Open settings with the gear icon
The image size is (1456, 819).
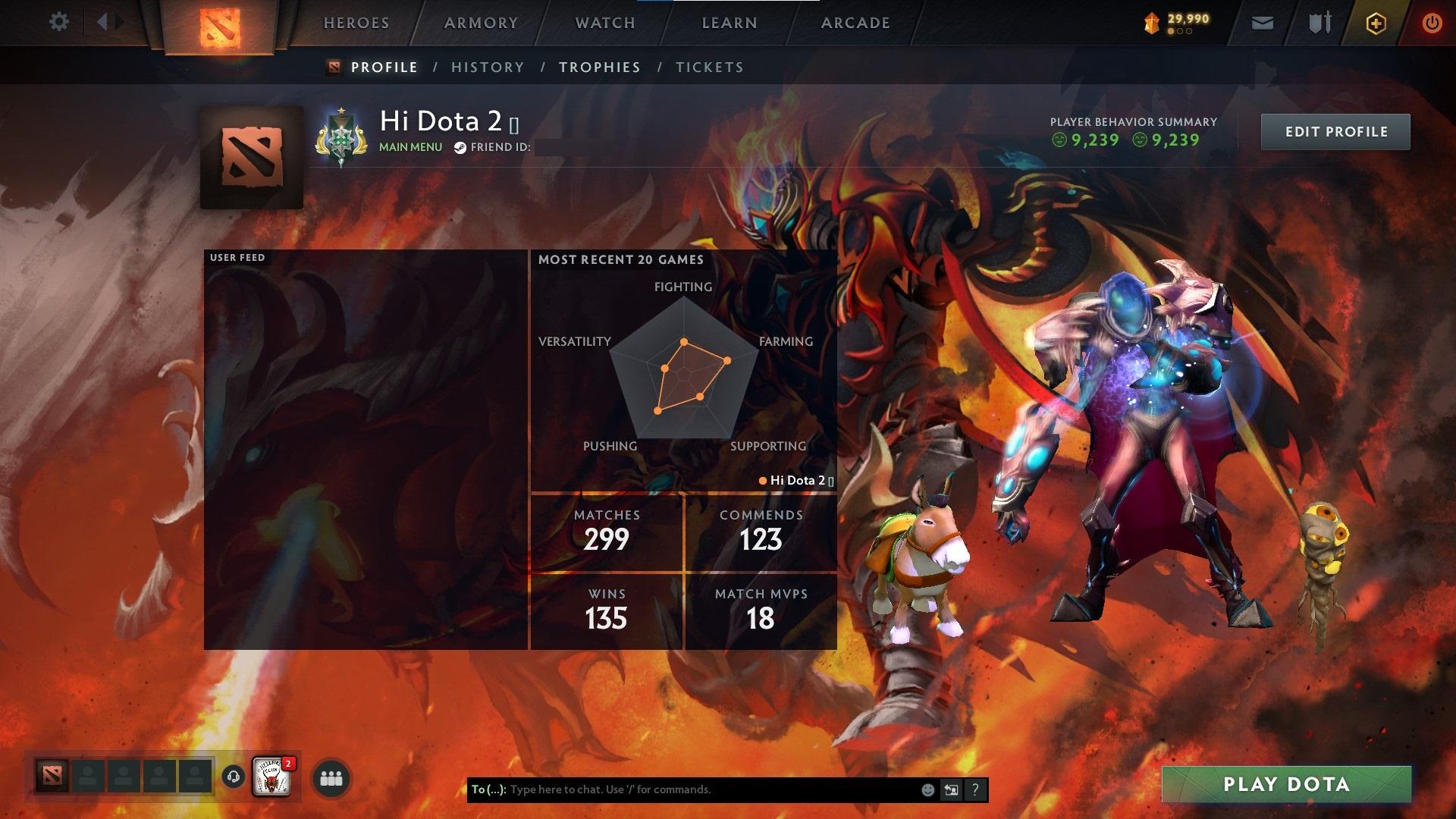59,21
